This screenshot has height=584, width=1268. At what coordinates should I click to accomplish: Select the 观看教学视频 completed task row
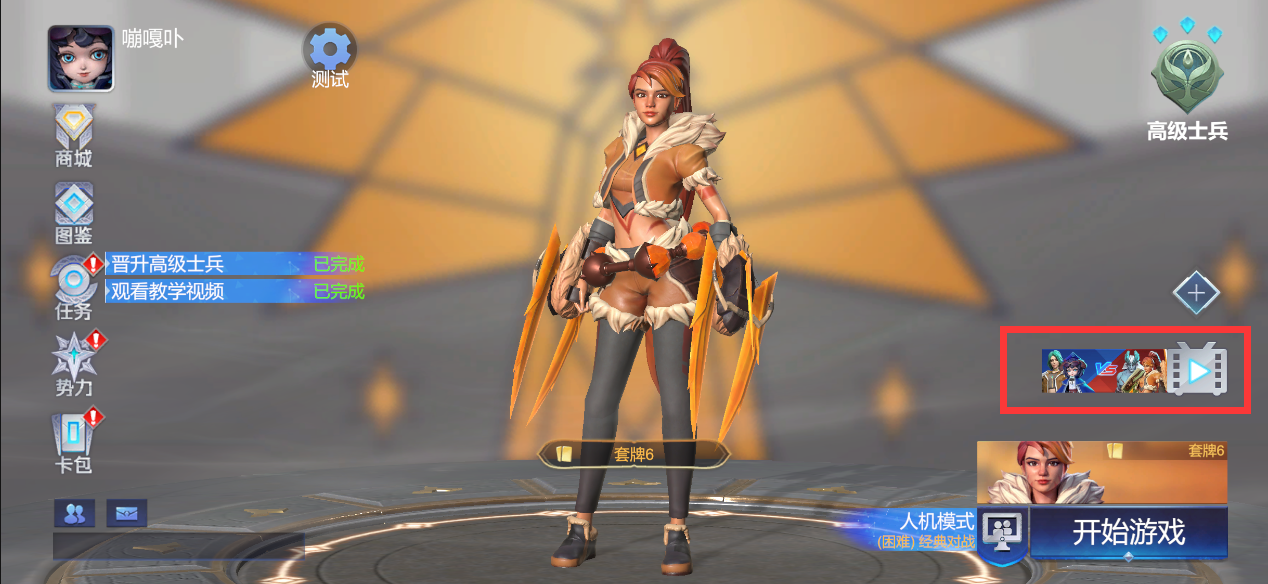235,291
